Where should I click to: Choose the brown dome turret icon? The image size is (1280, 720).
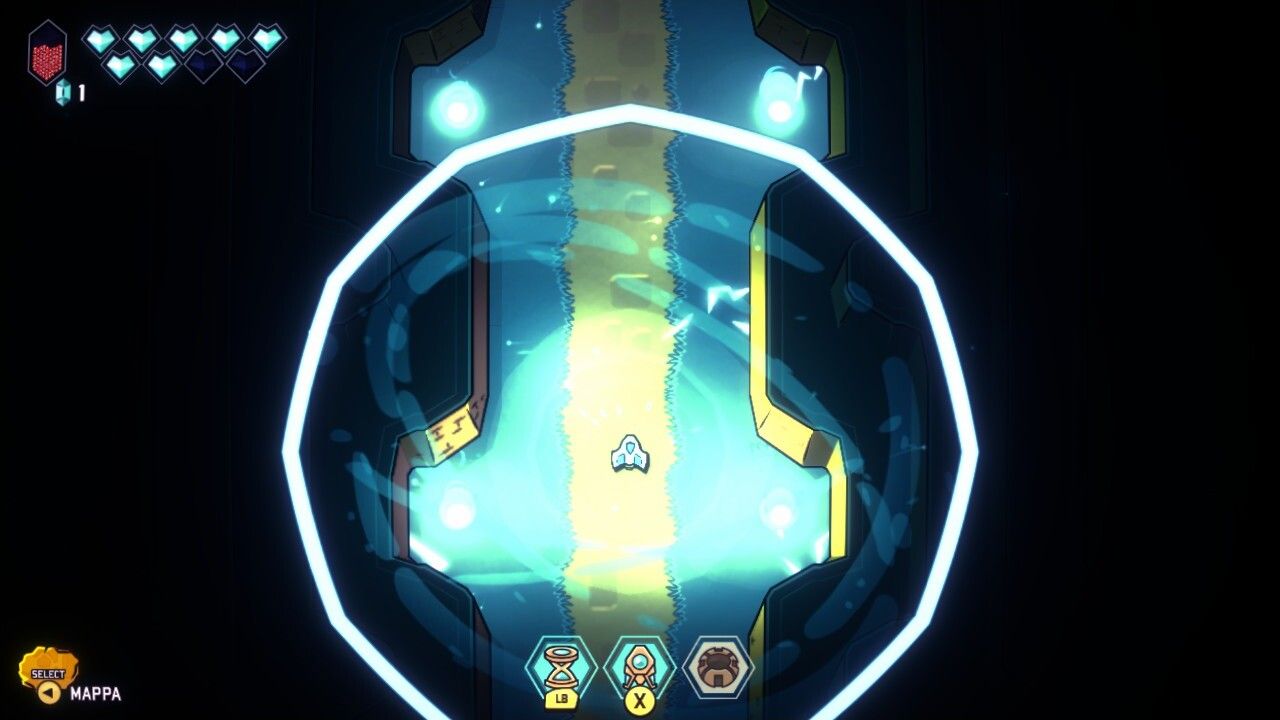coord(718,667)
